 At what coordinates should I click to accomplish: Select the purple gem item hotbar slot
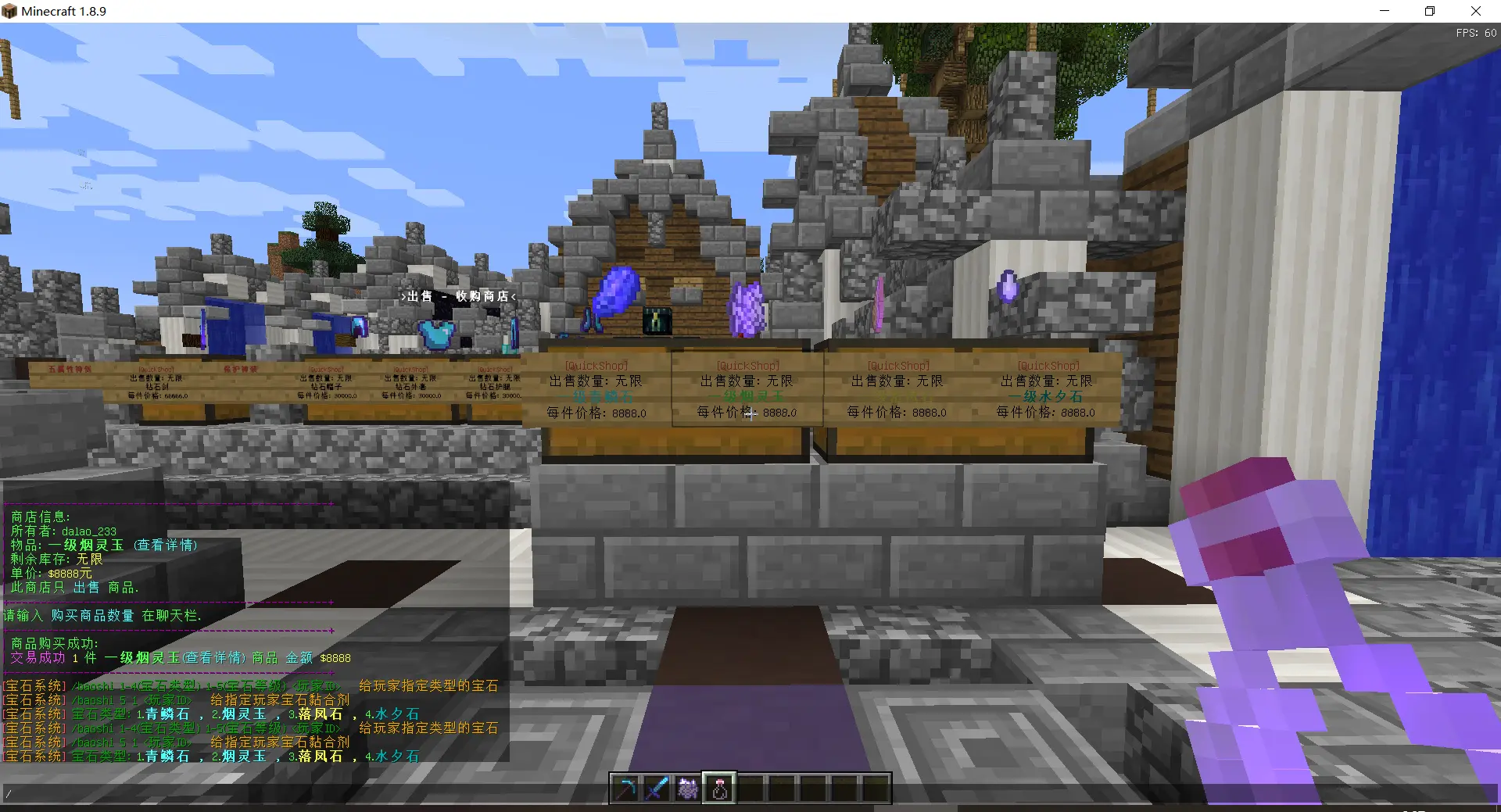[688, 789]
